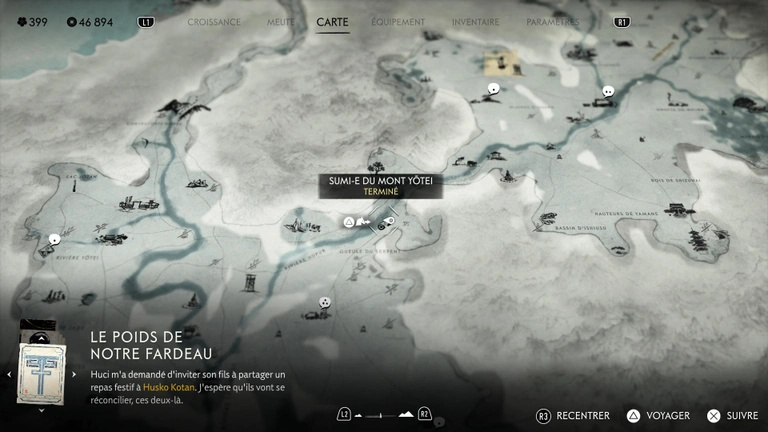
Task: Open the Inventaire tab
Action: click(475, 21)
